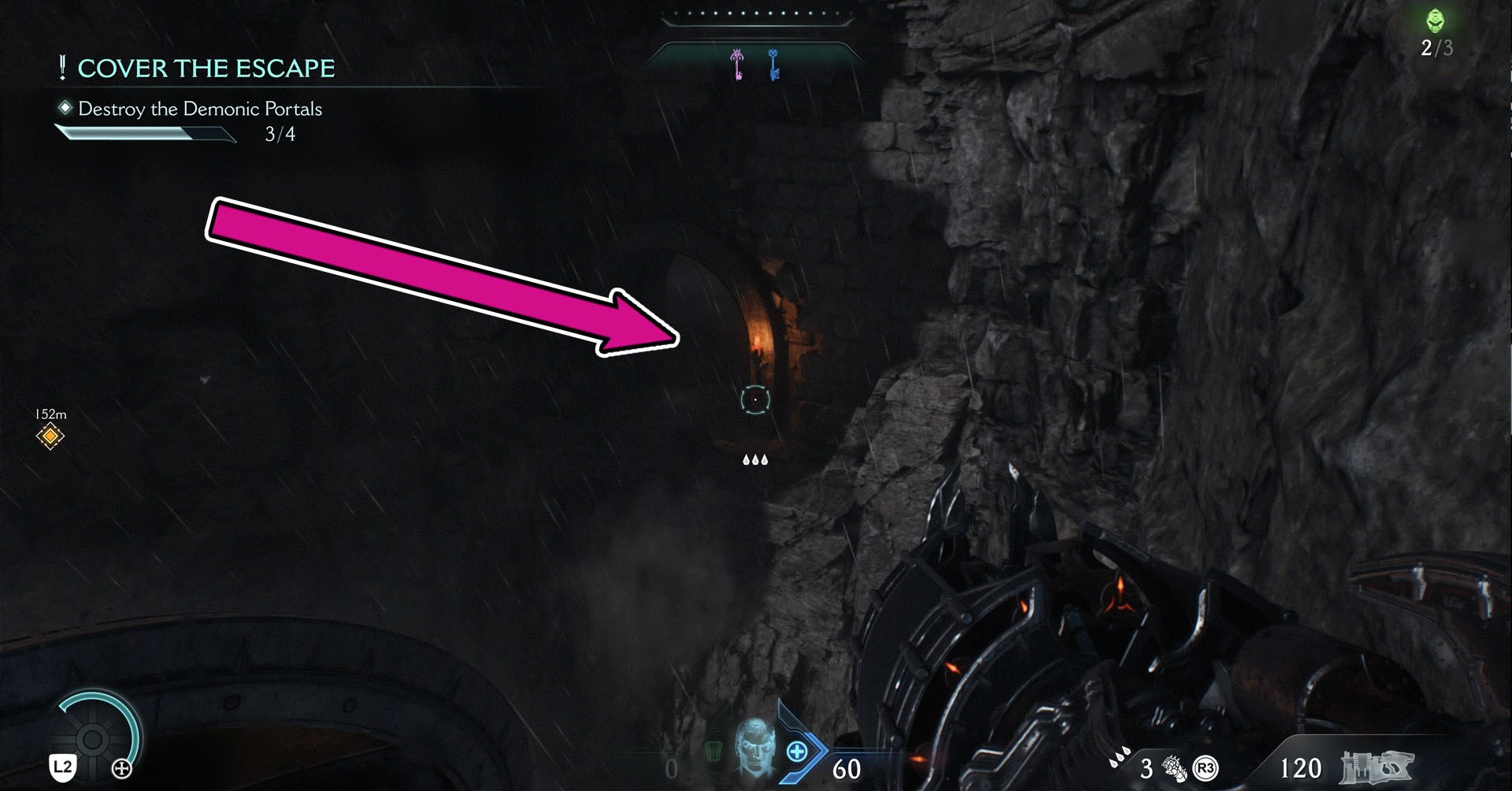Image resolution: width=1512 pixels, height=791 pixels.
Task: Toggle the exclamation icon beside COVER THE ESCAPE
Action: click(x=62, y=68)
